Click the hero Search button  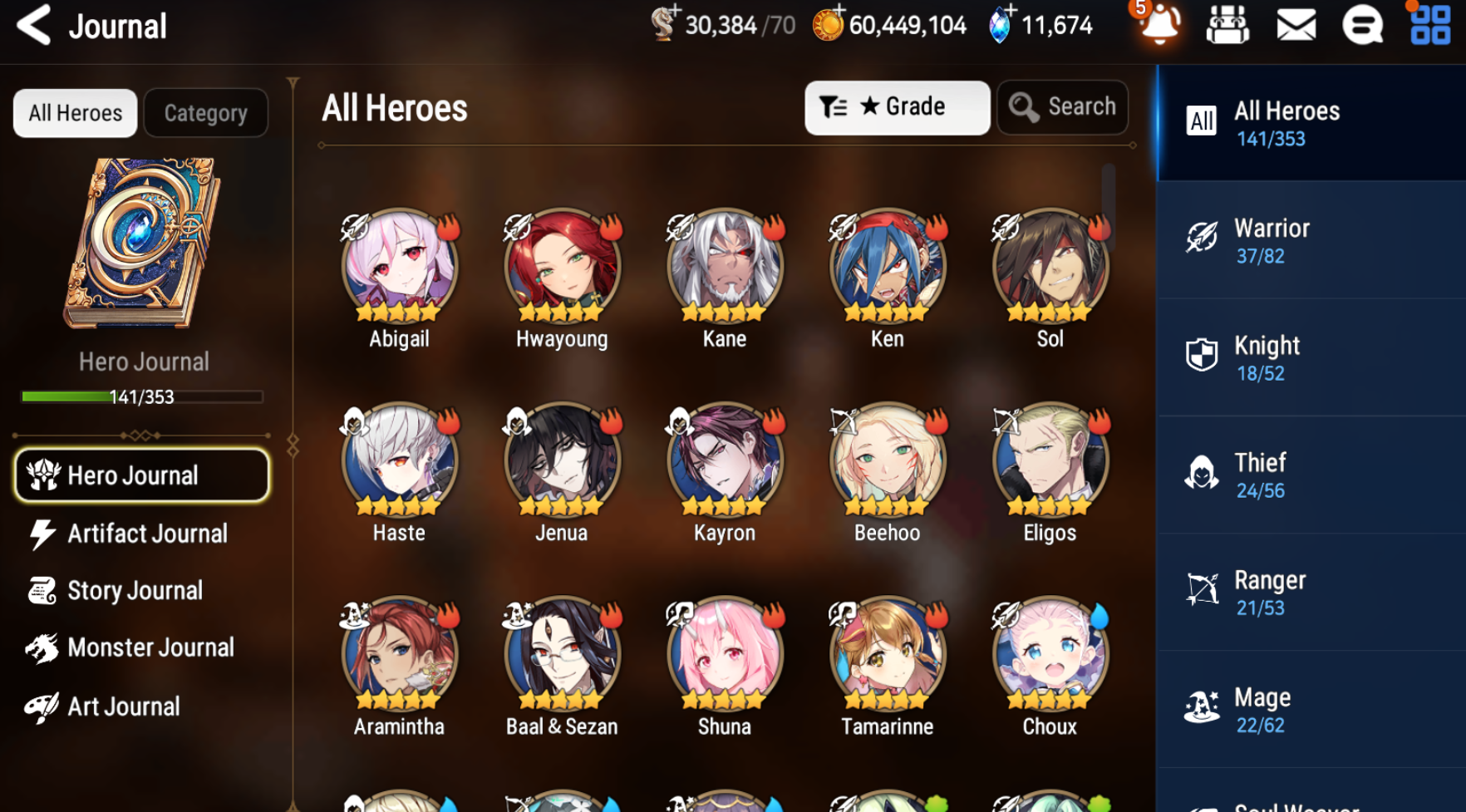tap(1062, 107)
